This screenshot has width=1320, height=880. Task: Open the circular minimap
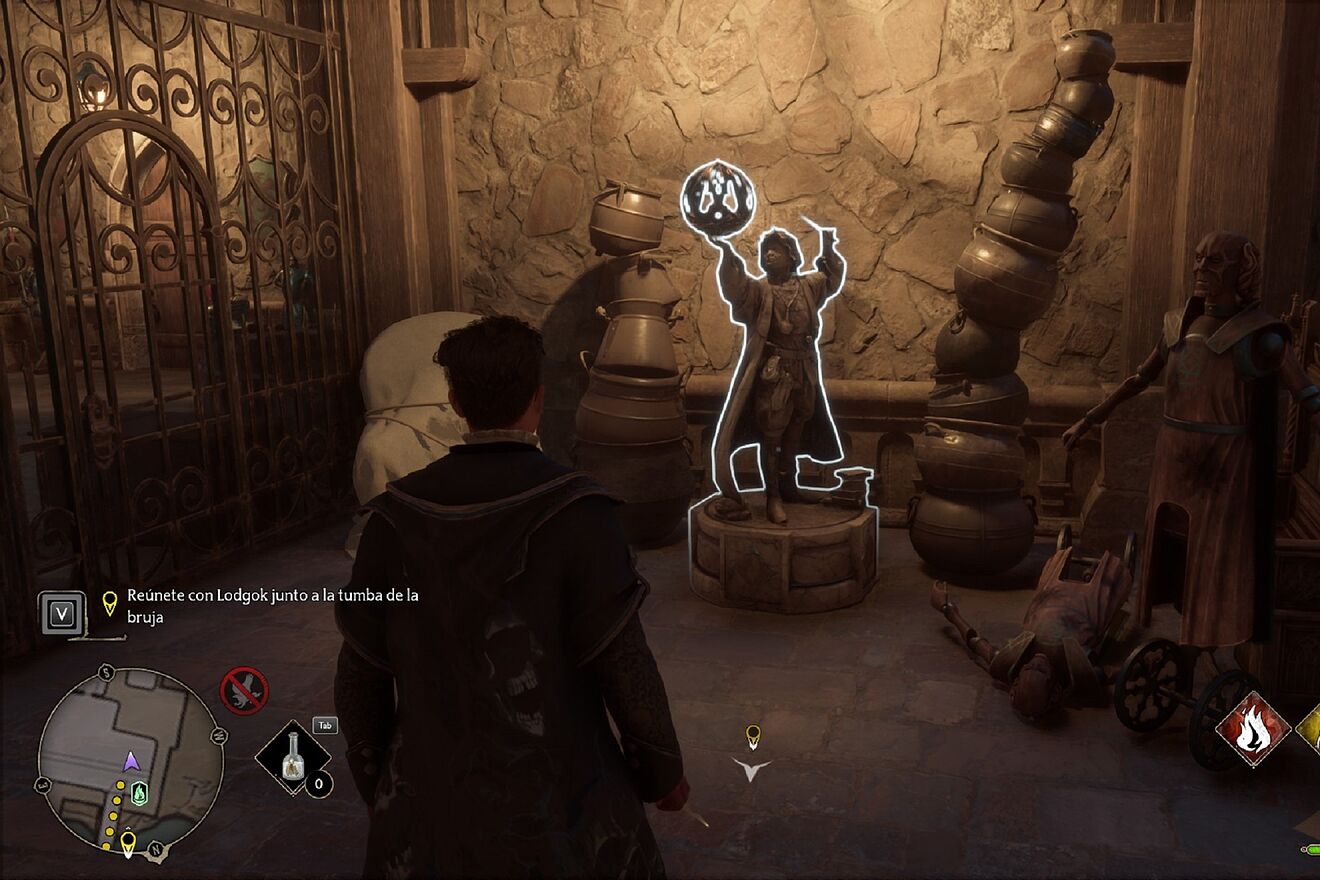point(130,757)
